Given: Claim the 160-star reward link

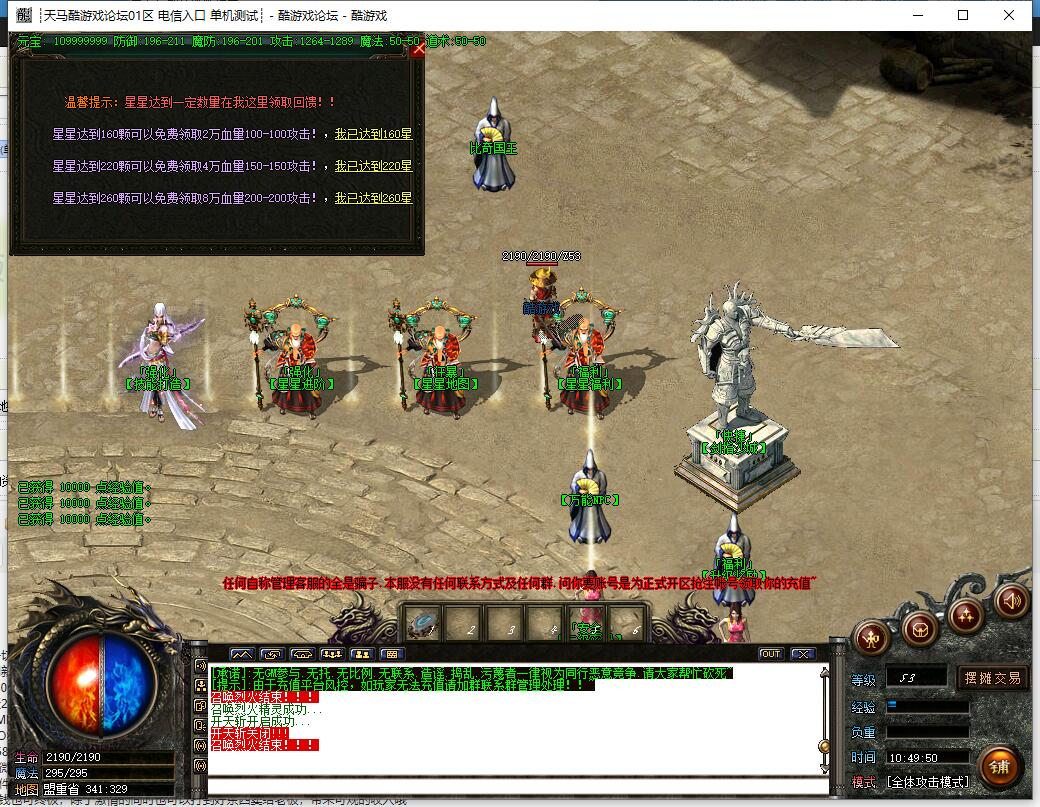Looking at the screenshot, I should coord(373,134).
